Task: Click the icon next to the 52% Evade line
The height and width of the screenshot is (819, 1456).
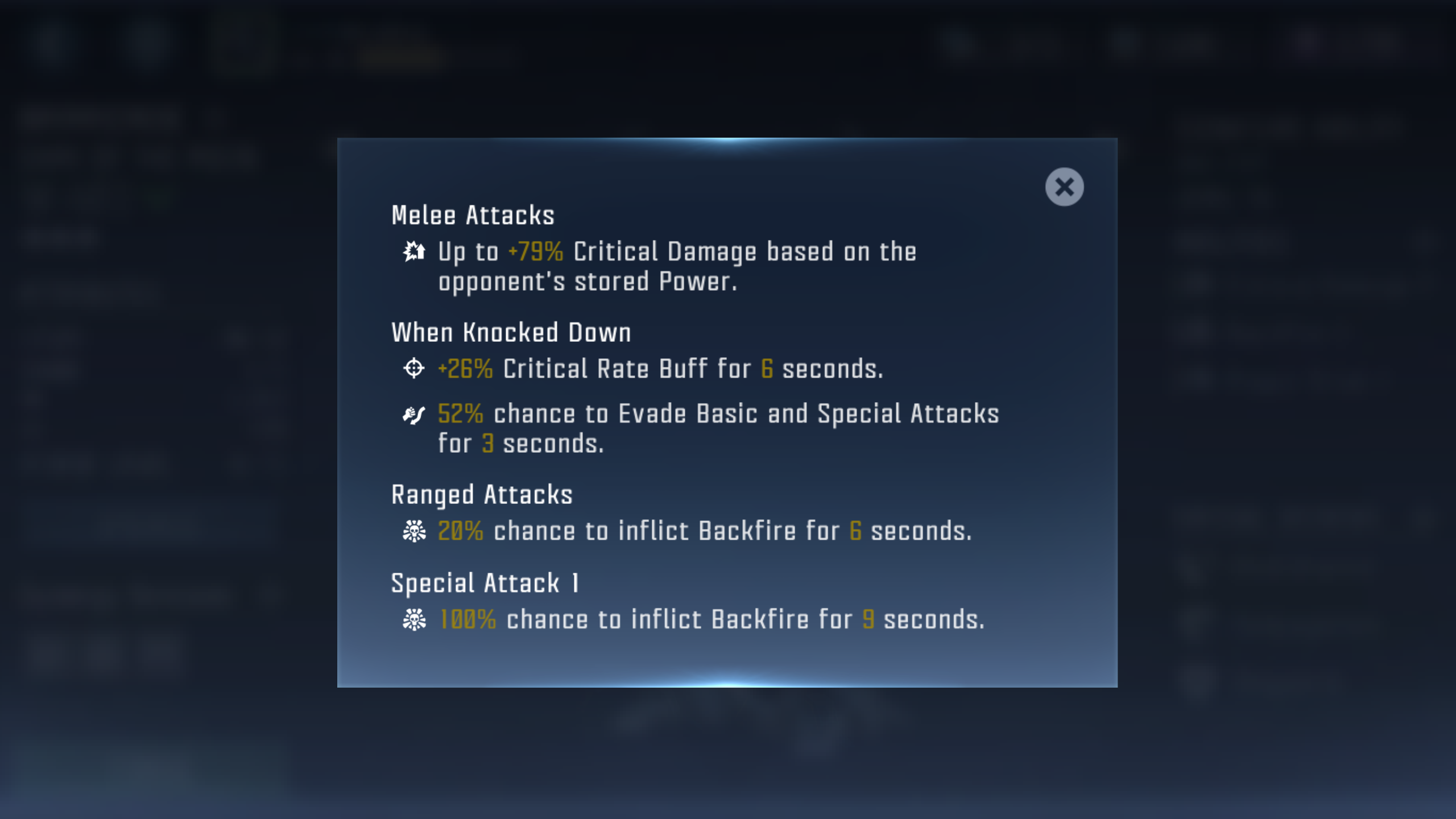Action: click(x=415, y=415)
